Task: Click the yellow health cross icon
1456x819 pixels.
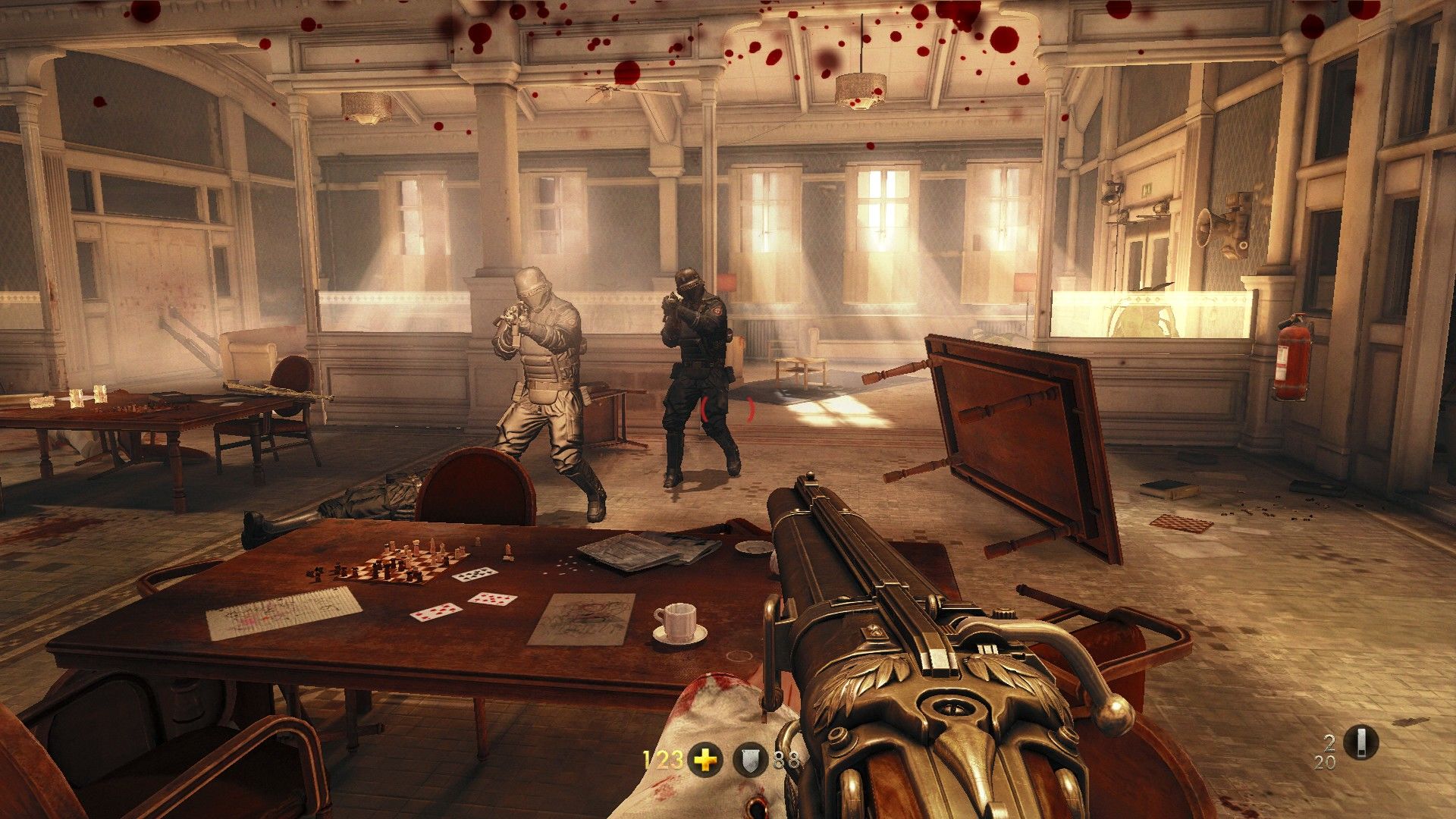Action: [705, 758]
